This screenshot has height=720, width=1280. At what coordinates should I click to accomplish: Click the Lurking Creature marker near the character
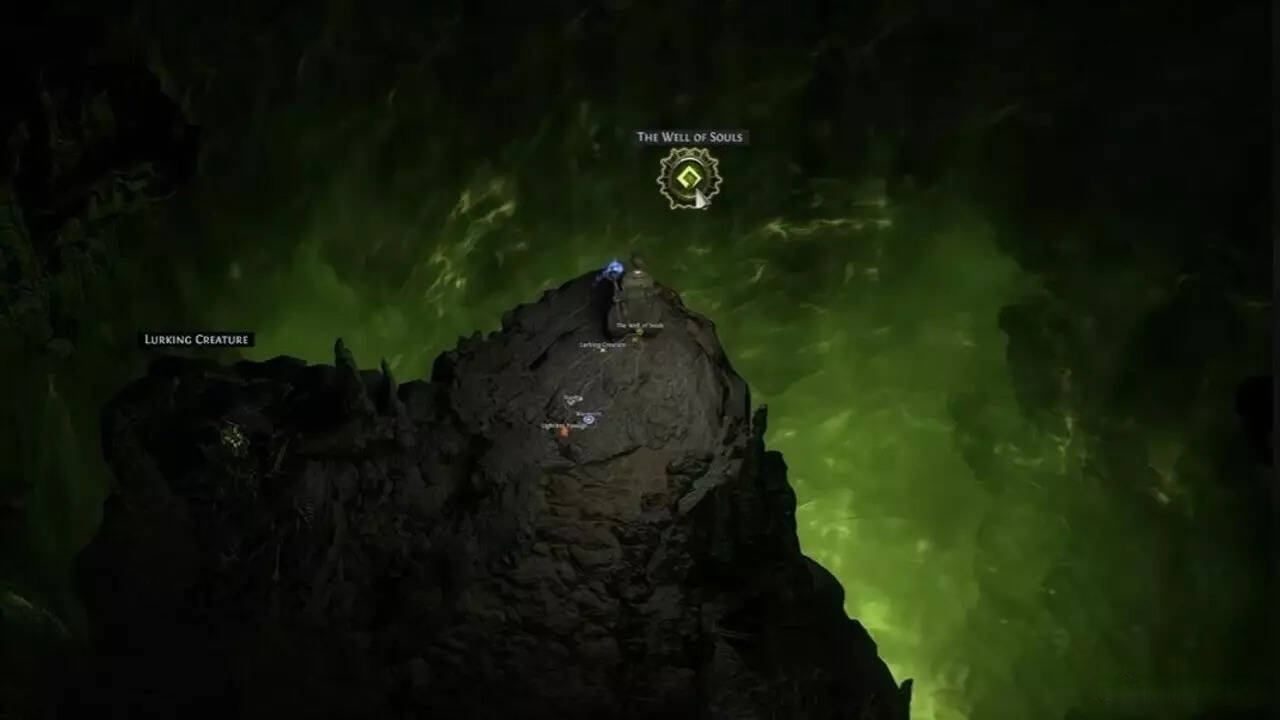pos(602,350)
